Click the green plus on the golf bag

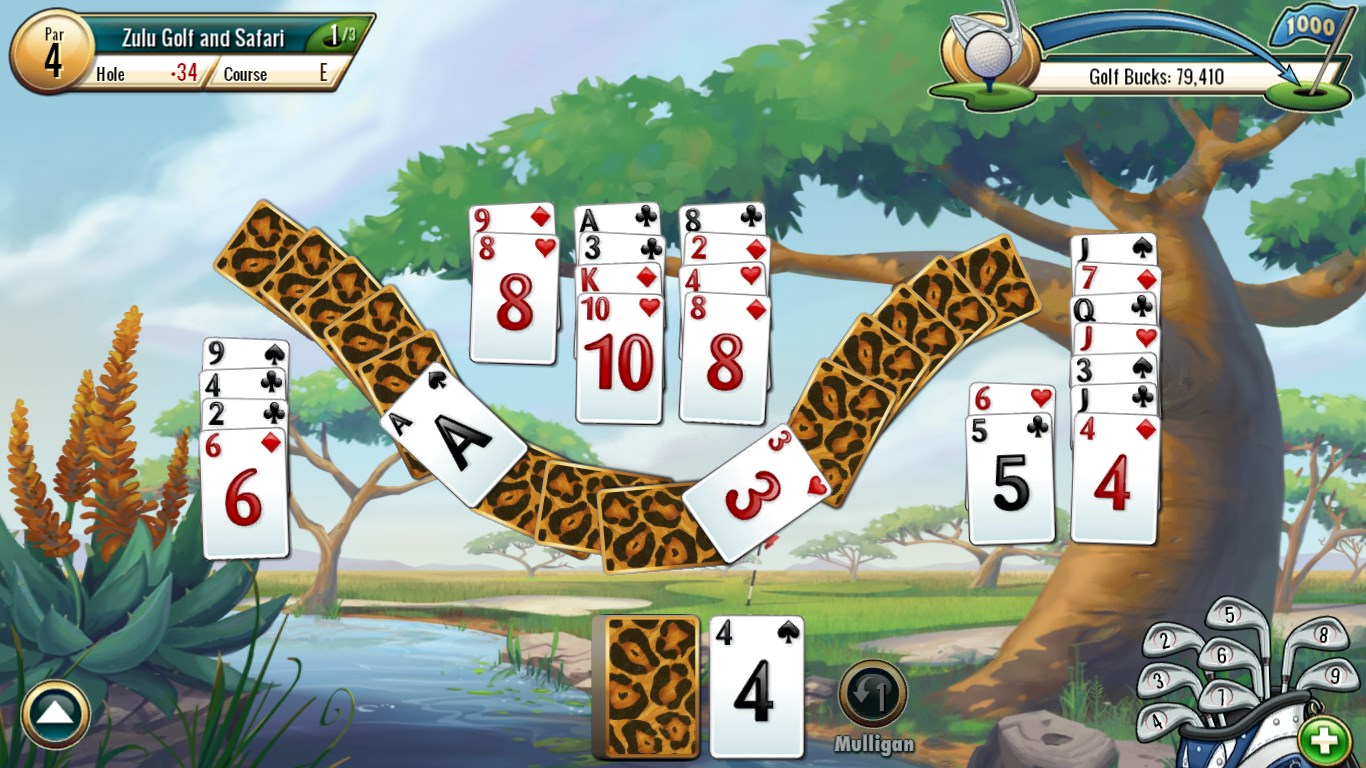[x=1324, y=740]
